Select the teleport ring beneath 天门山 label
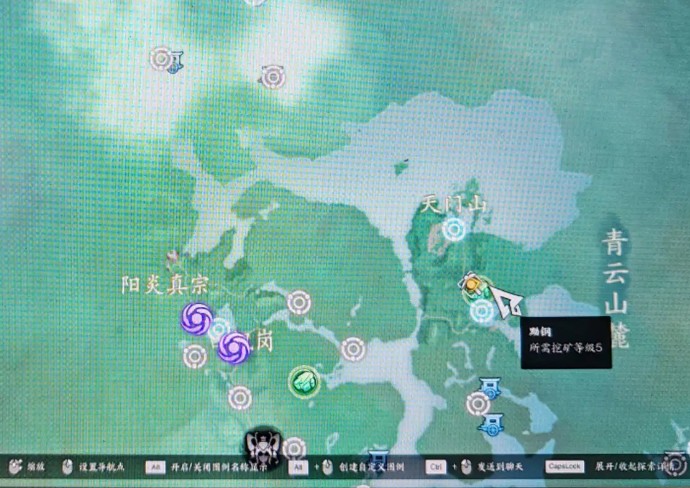 tap(454, 230)
